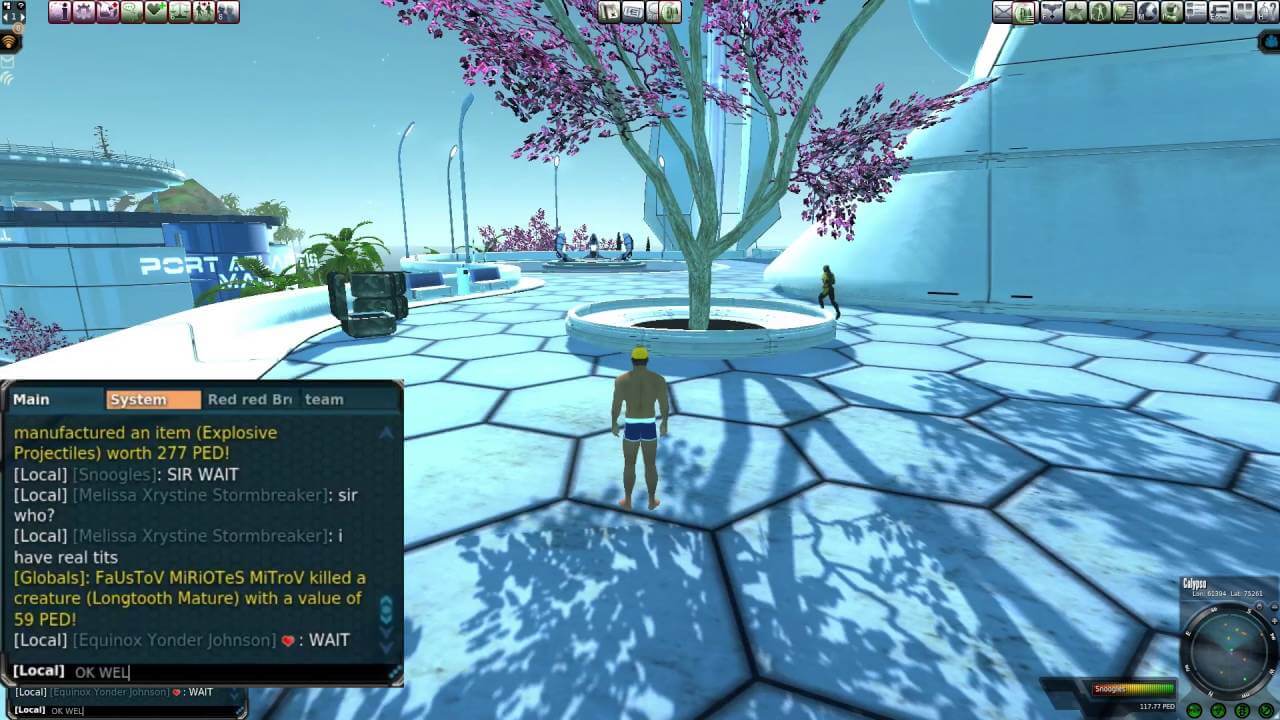Open the mail envelope icon
Viewport: 1280px width, 720px height.
[x=1003, y=12]
